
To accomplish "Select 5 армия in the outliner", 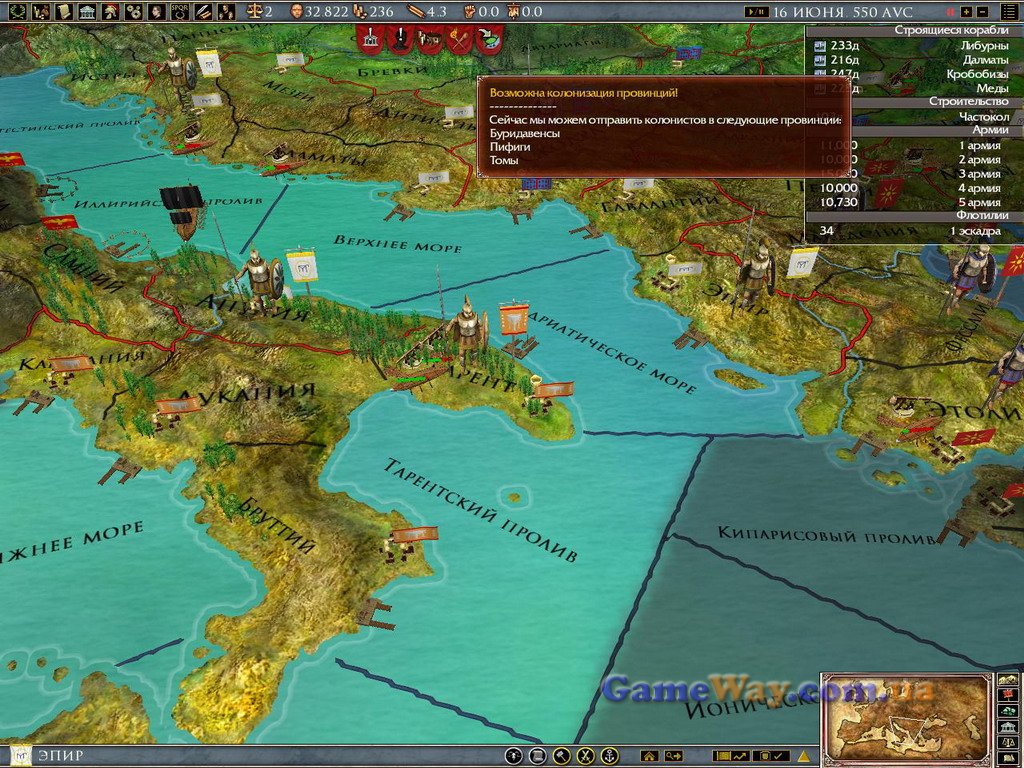I will [980, 202].
